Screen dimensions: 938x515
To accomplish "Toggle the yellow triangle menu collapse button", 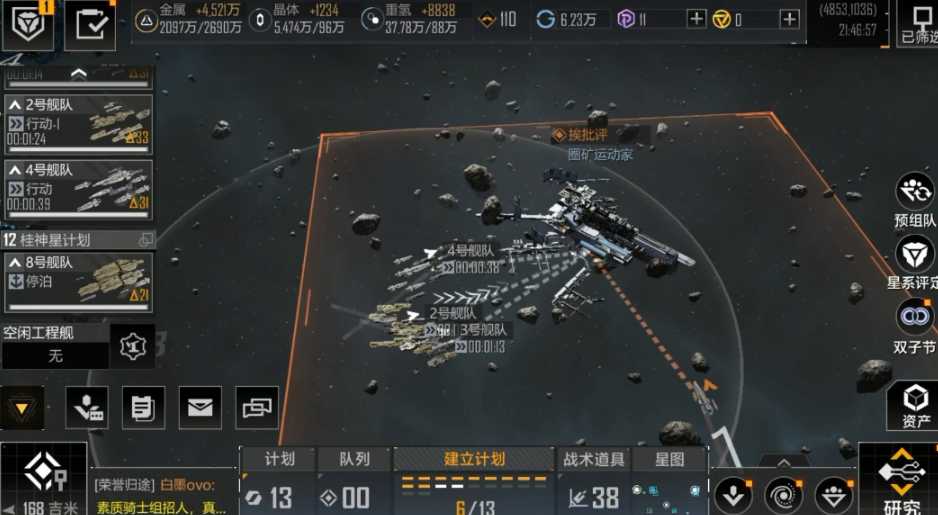I will click(22, 407).
